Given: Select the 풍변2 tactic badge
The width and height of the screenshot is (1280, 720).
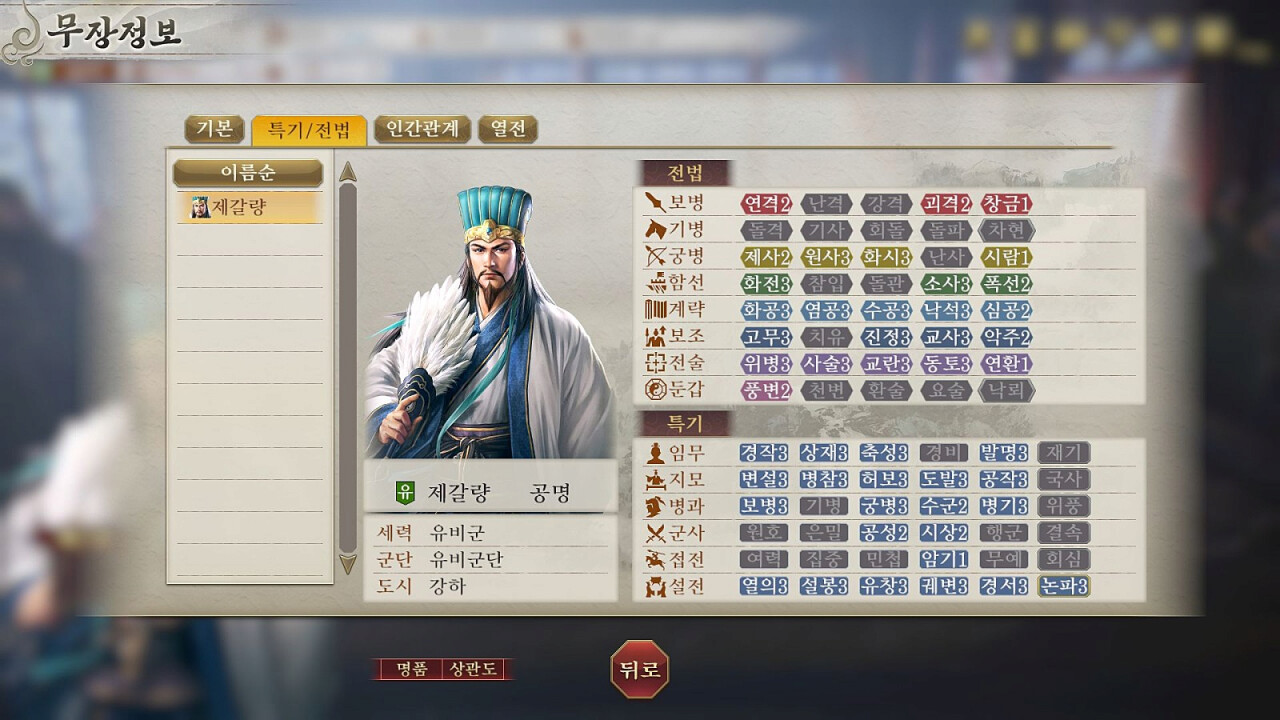Looking at the screenshot, I should coord(766,390).
